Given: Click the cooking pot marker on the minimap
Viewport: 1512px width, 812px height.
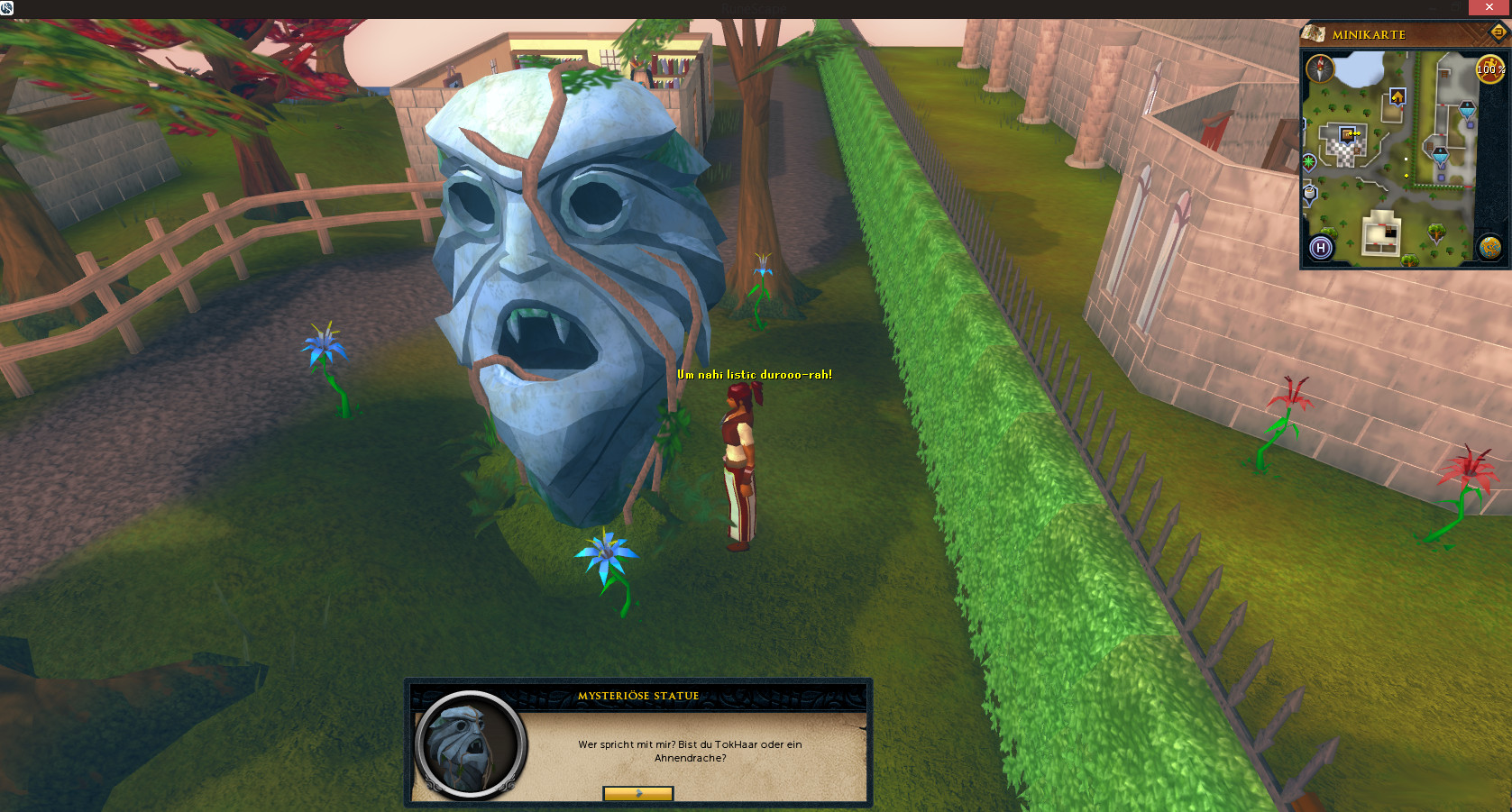Looking at the screenshot, I should (x=1310, y=193).
